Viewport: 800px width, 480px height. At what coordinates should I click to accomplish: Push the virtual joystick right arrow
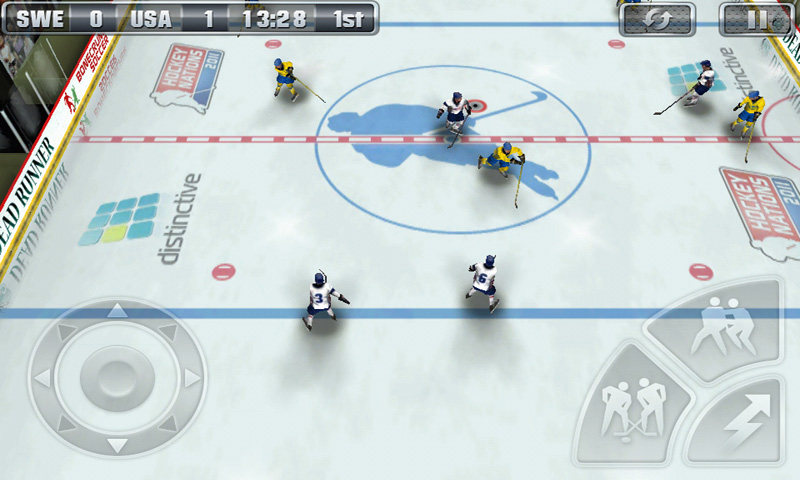[x=192, y=378]
